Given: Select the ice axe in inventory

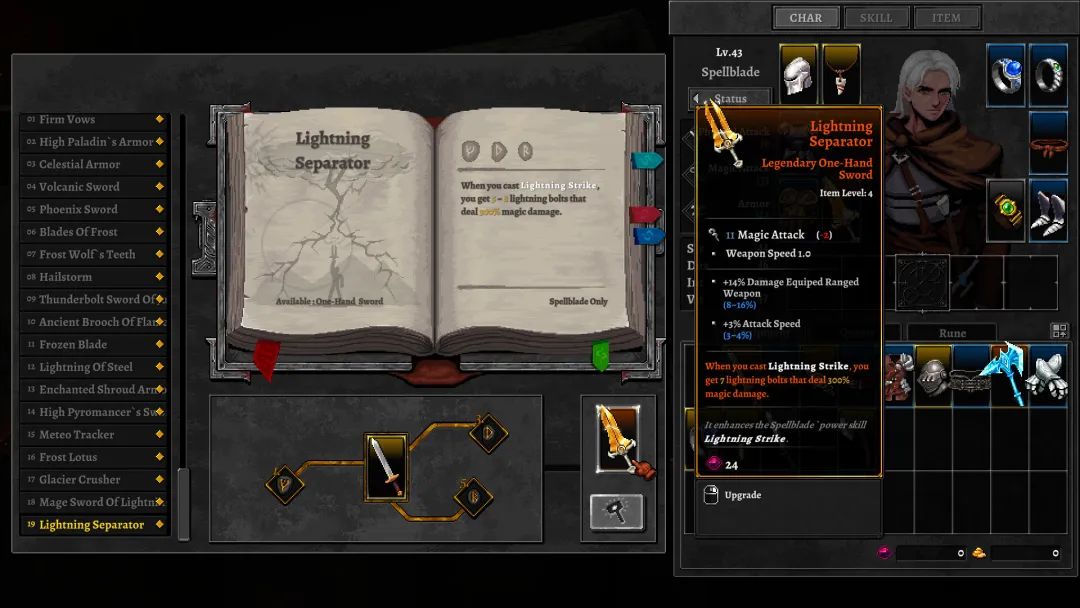Looking at the screenshot, I should tap(1008, 374).
